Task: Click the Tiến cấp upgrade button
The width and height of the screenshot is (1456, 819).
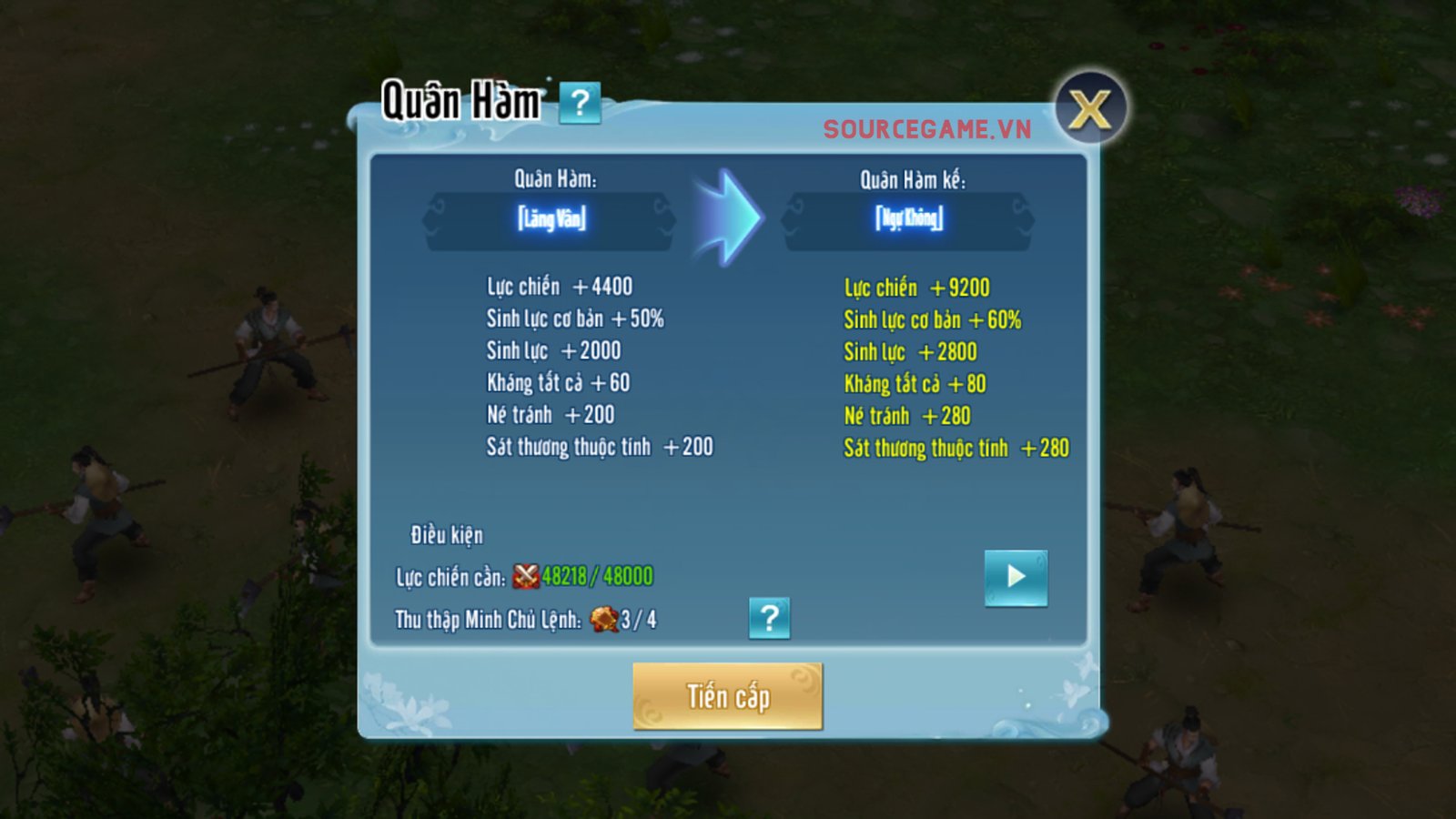Action: (727, 696)
